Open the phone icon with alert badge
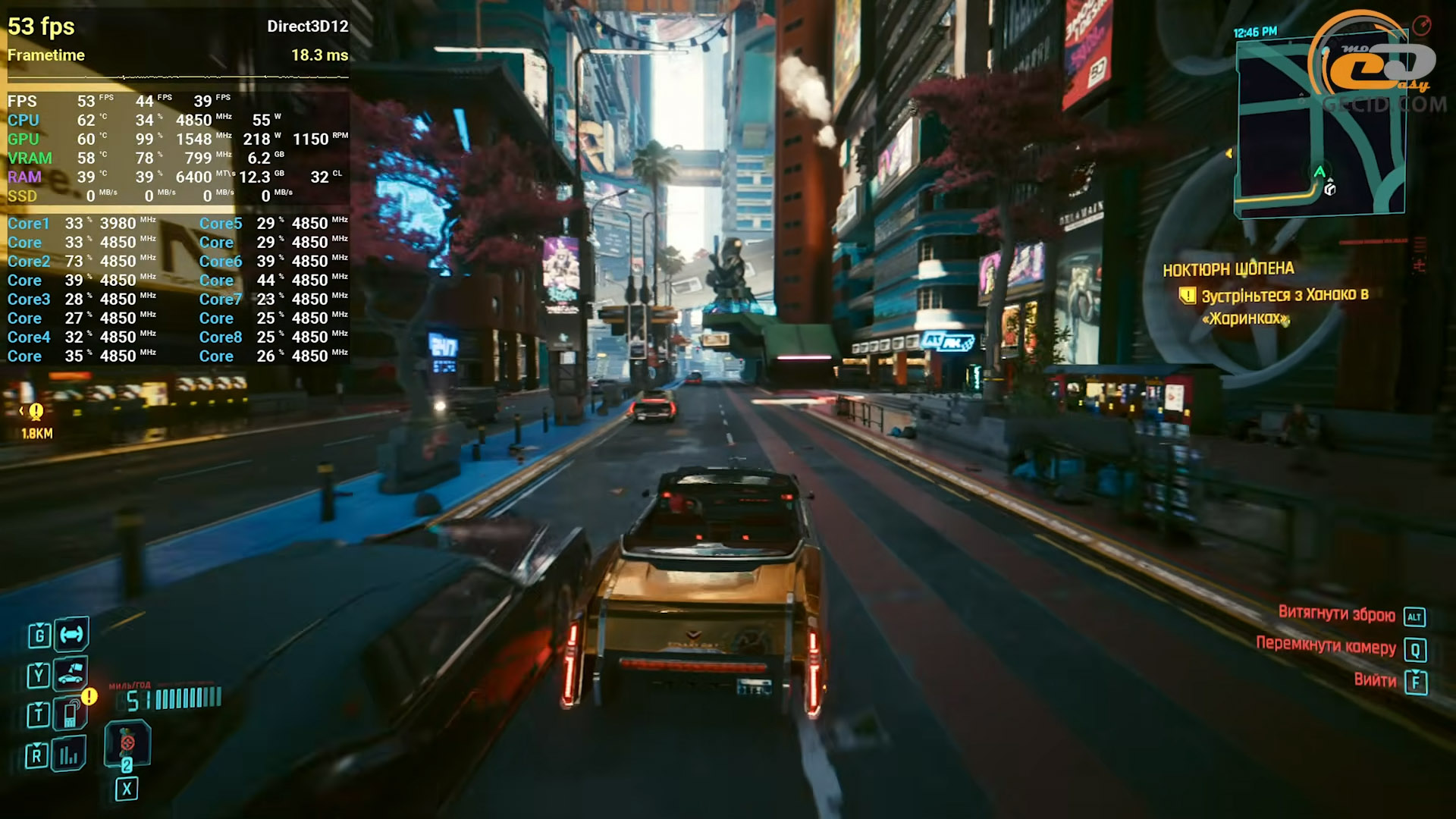Viewport: 1456px width, 819px height. coord(71,714)
